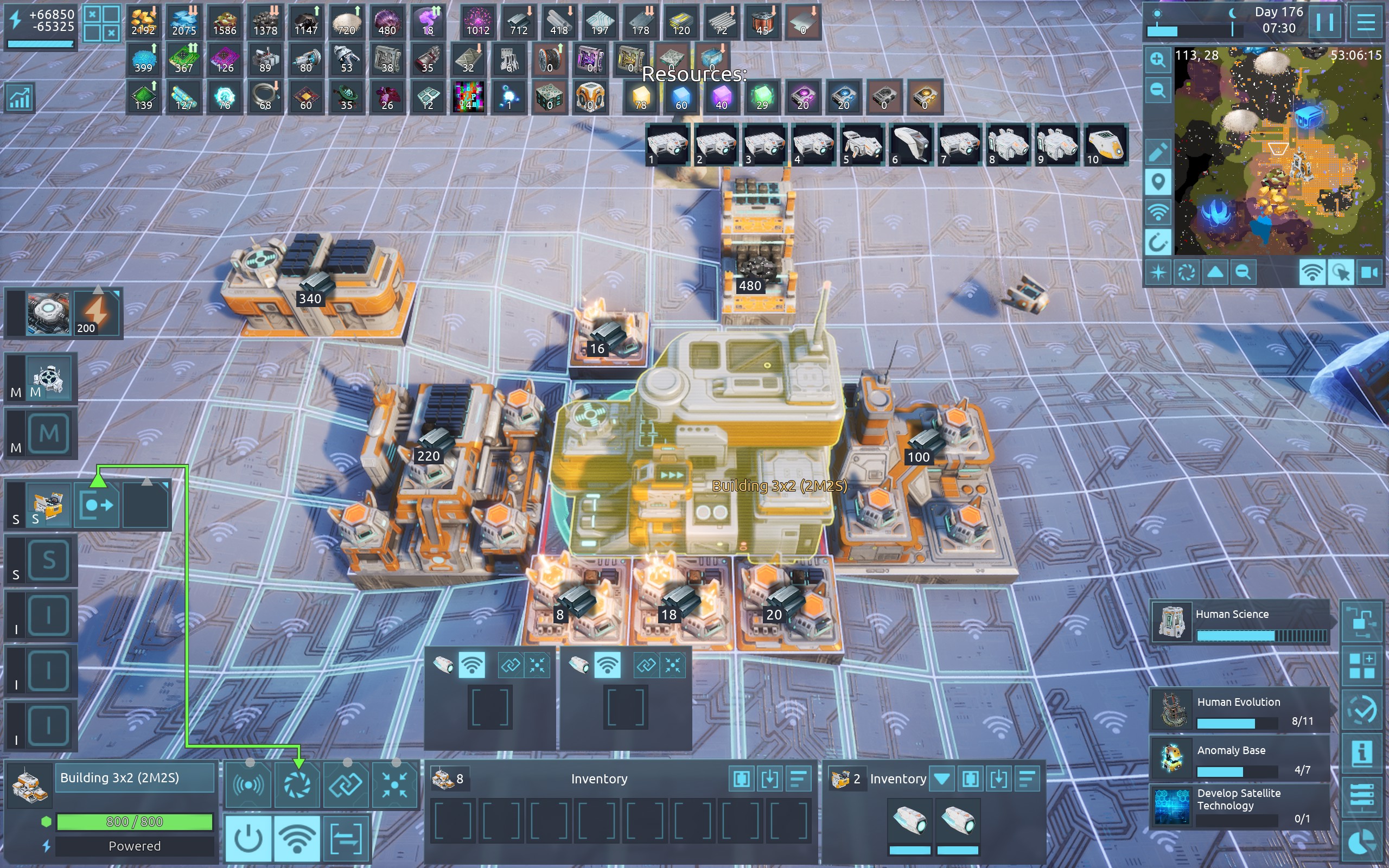Zoom out on the minimap
Image resolution: width=1389 pixels, height=868 pixels.
(x=1158, y=90)
